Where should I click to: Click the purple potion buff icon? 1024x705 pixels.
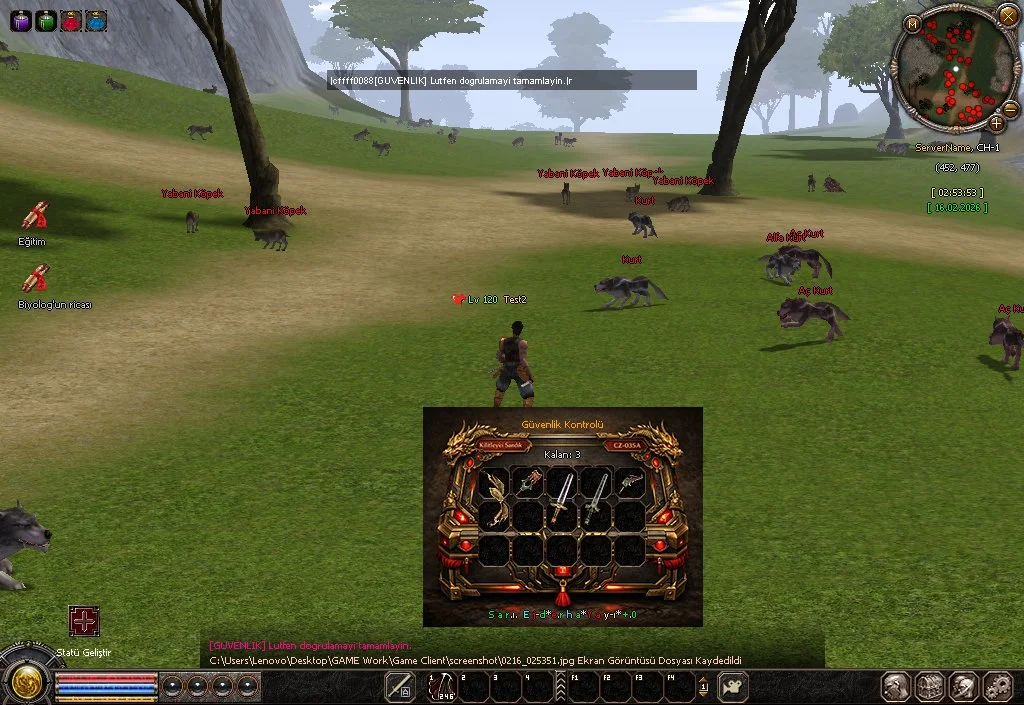21,19
